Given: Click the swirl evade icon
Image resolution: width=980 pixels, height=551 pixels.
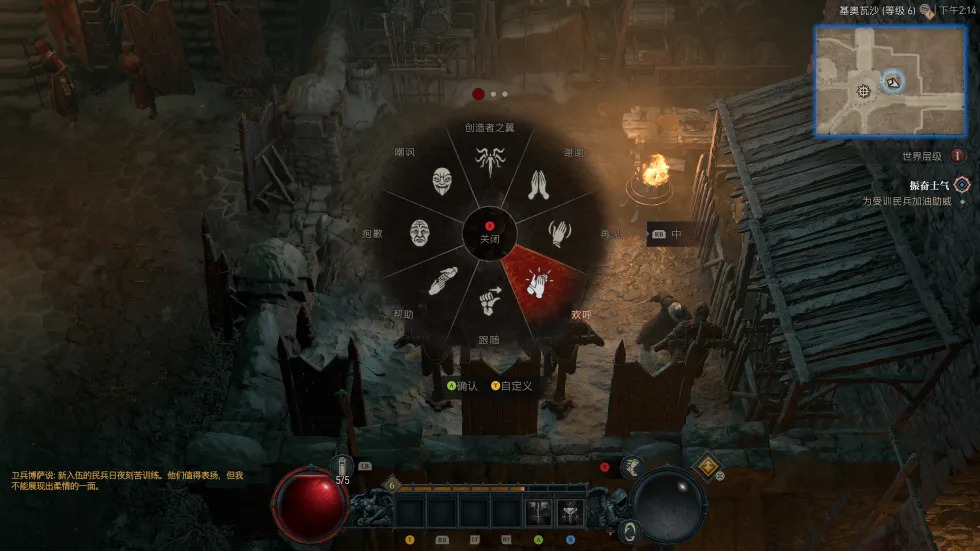Looking at the screenshot, I should tap(629, 530).
